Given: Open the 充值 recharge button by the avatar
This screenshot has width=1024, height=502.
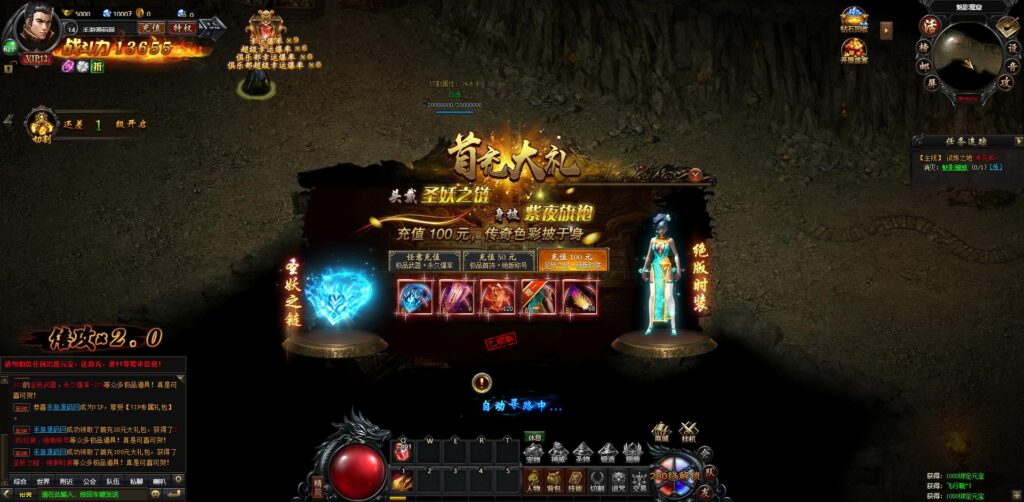Looking at the screenshot, I should [x=151, y=28].
